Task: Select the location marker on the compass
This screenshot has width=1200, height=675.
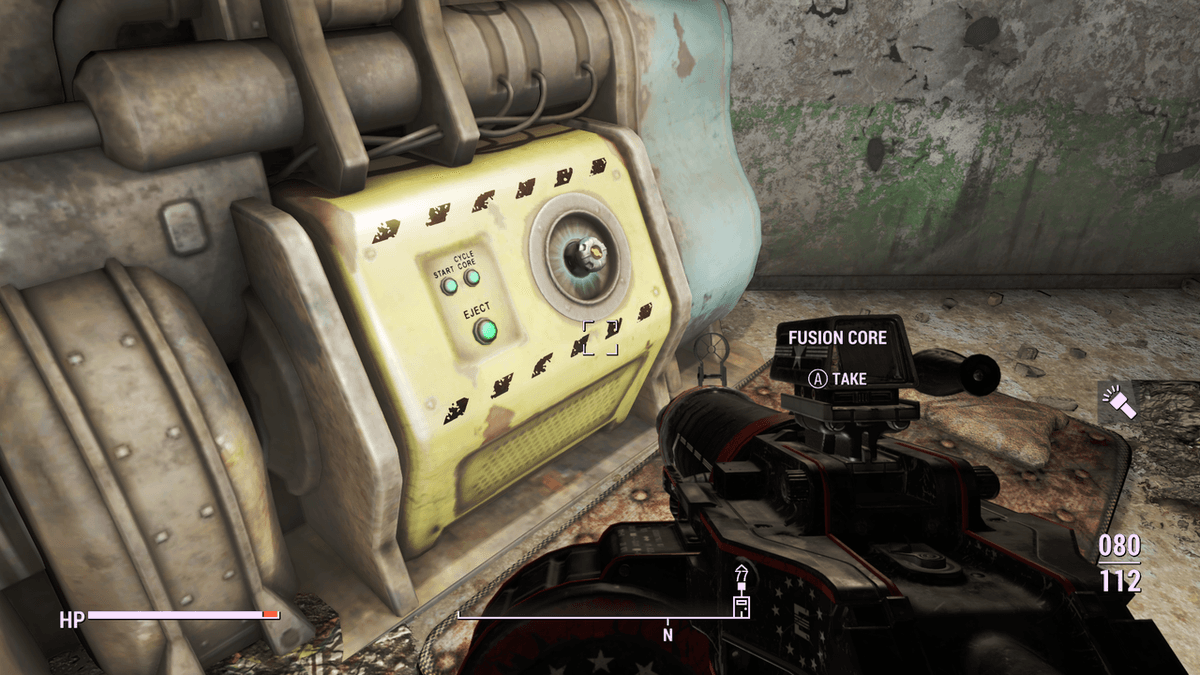Action: [x=741, y=591]
